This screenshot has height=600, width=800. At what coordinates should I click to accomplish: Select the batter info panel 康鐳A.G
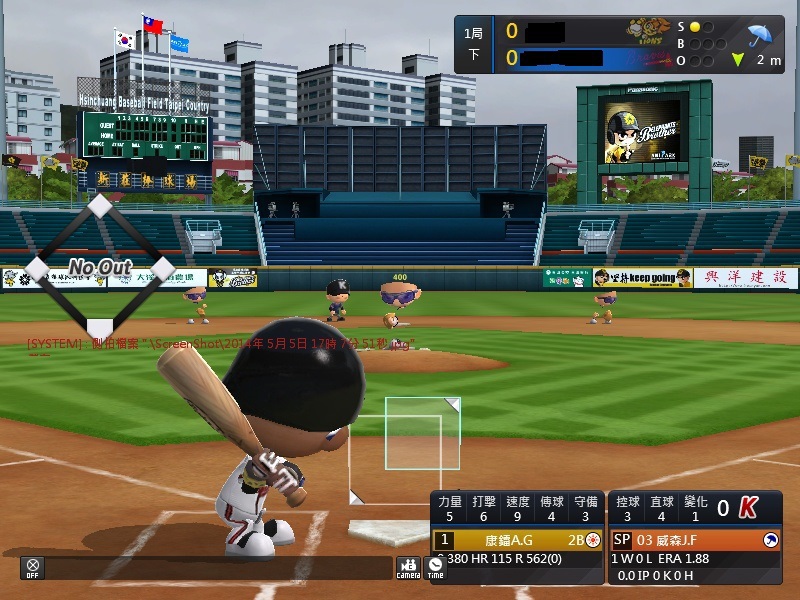pyautogui.click(x=517, y=540)
